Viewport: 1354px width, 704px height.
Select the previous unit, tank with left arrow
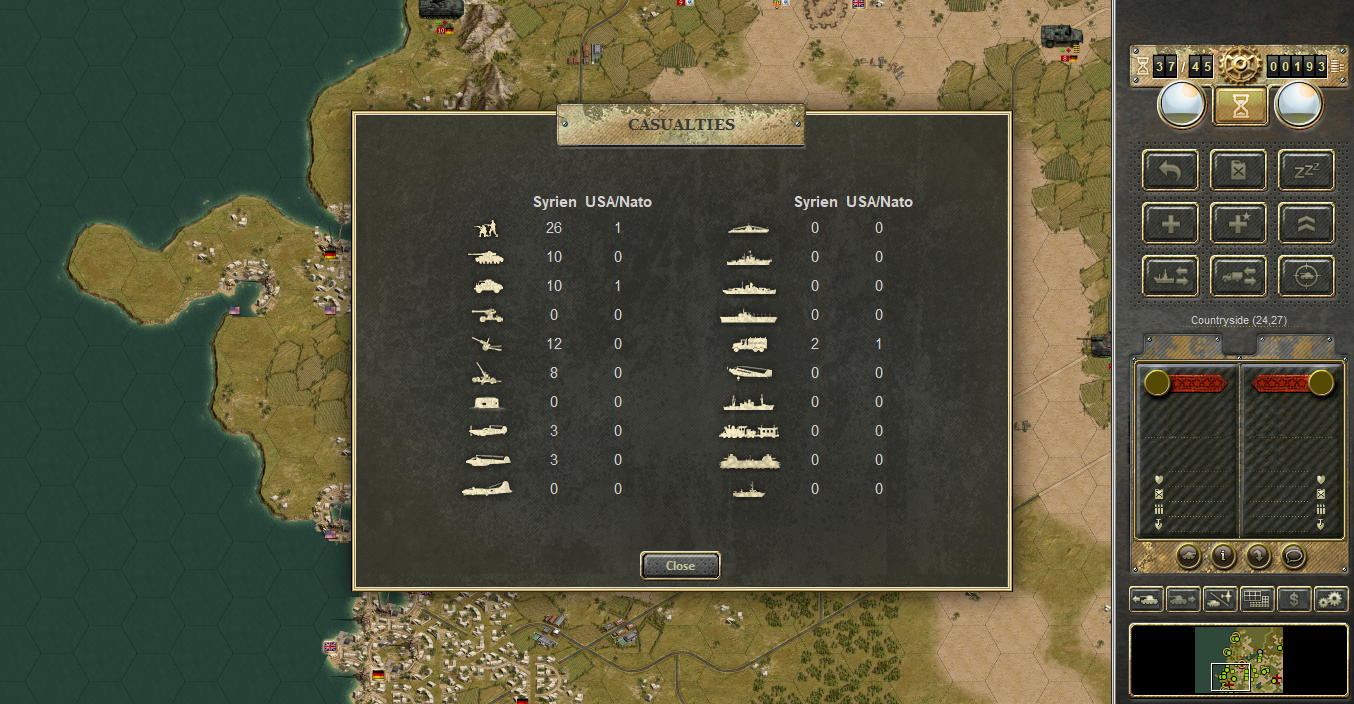pyautogui.click(x=1146, y=599)
